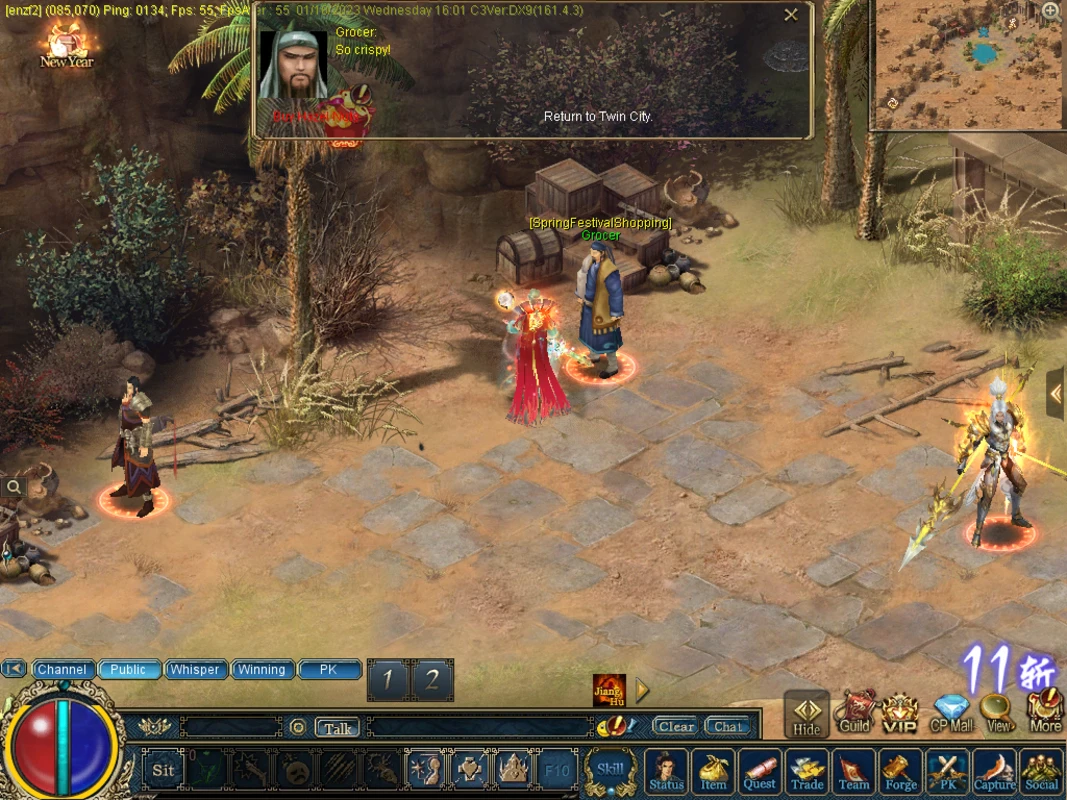Open the Forge menu
This screenshot has width=1067, height=800.
click(x=900, y=771)
